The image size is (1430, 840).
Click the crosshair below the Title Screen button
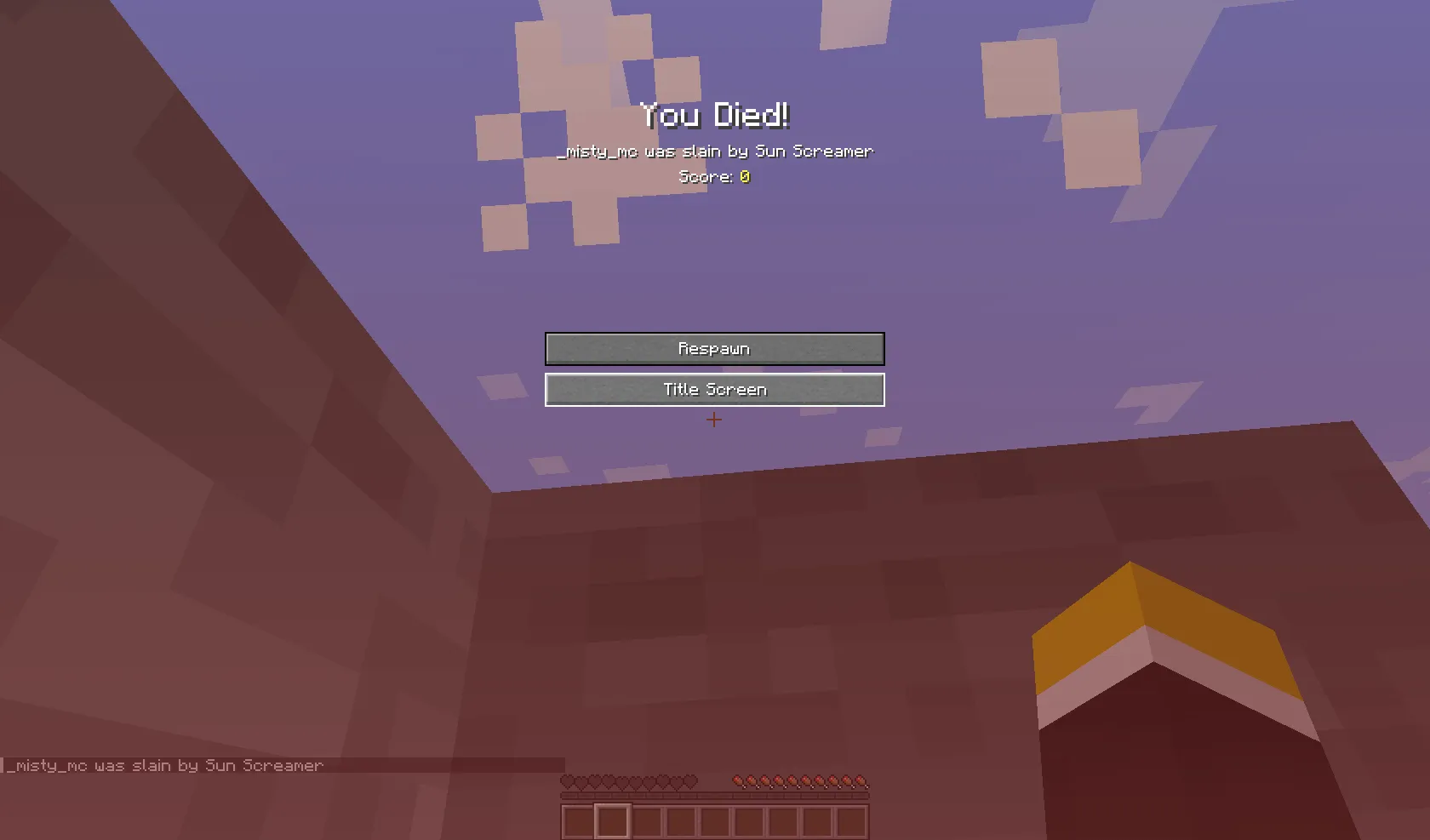pos(714,420)
